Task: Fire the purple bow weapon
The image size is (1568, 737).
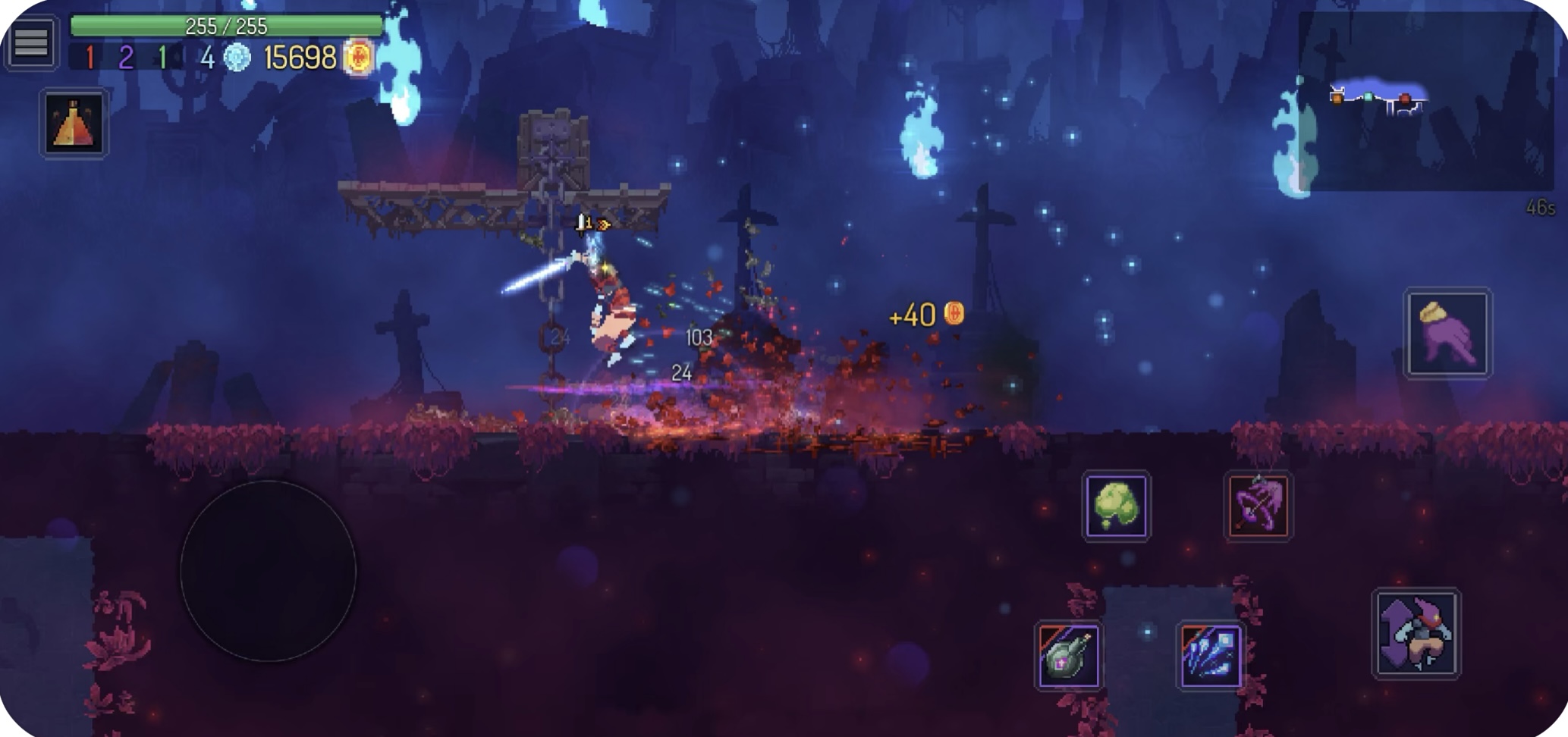Action: 1257,506
